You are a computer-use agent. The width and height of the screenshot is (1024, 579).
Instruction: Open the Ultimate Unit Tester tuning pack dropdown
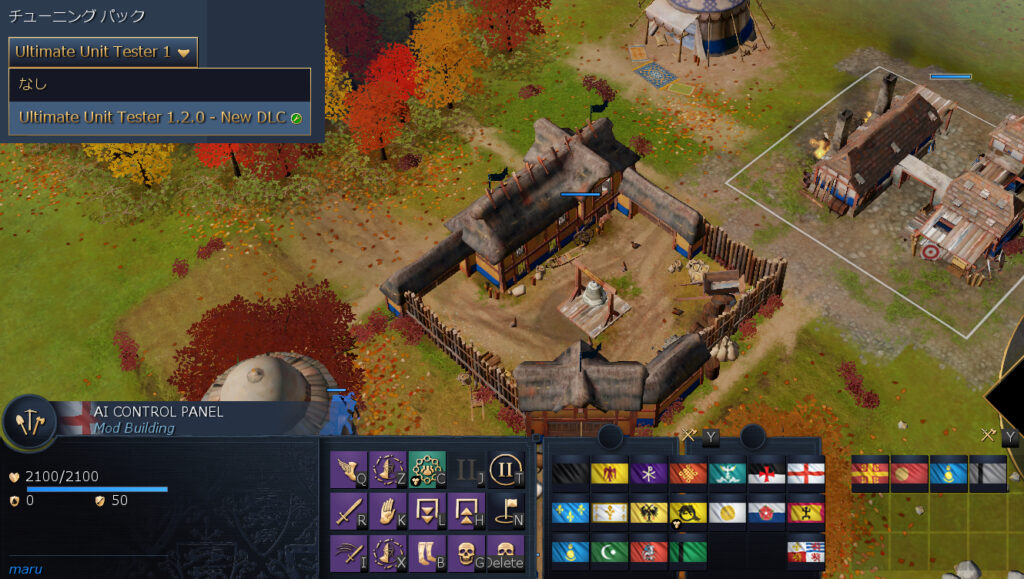pos(103,52)
